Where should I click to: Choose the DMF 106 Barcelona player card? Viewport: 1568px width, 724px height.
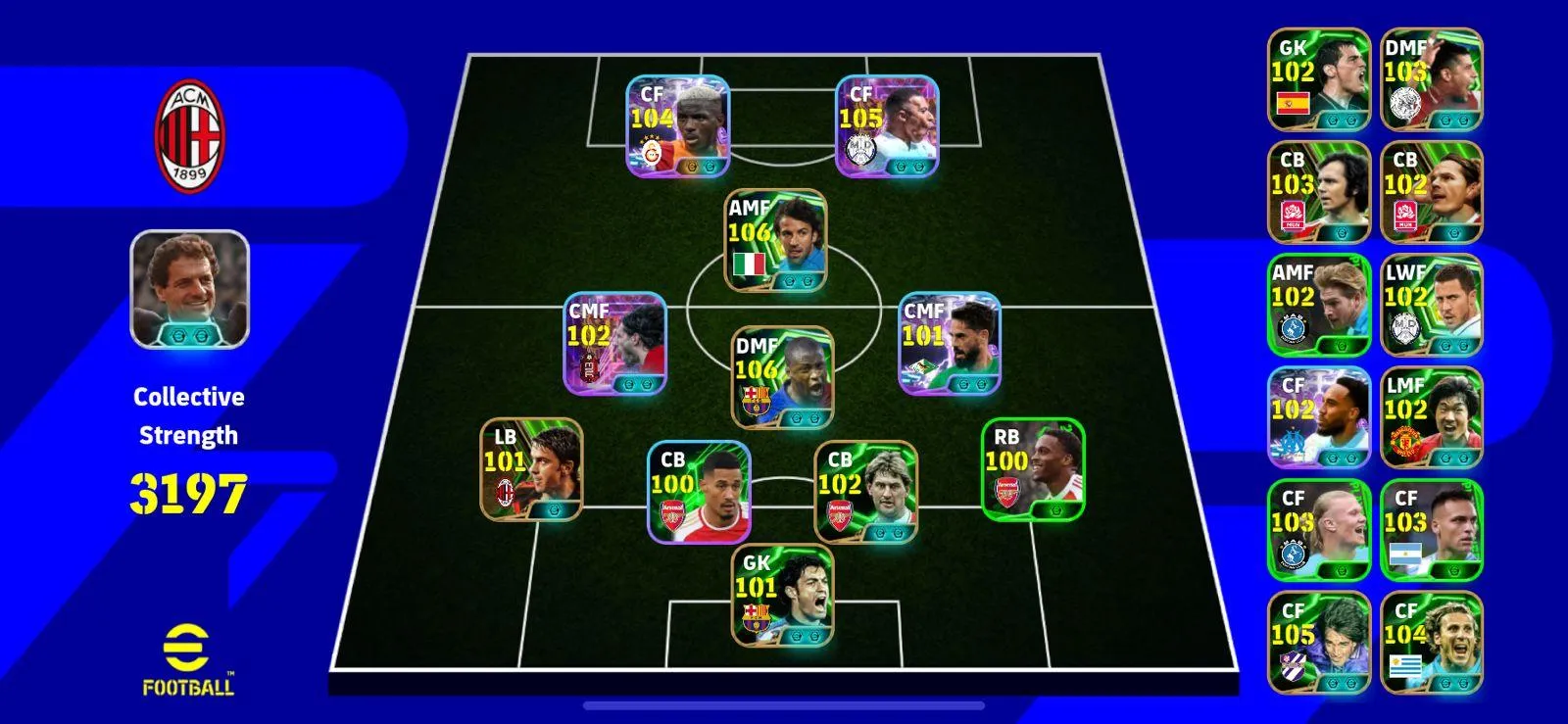[783, 378]
